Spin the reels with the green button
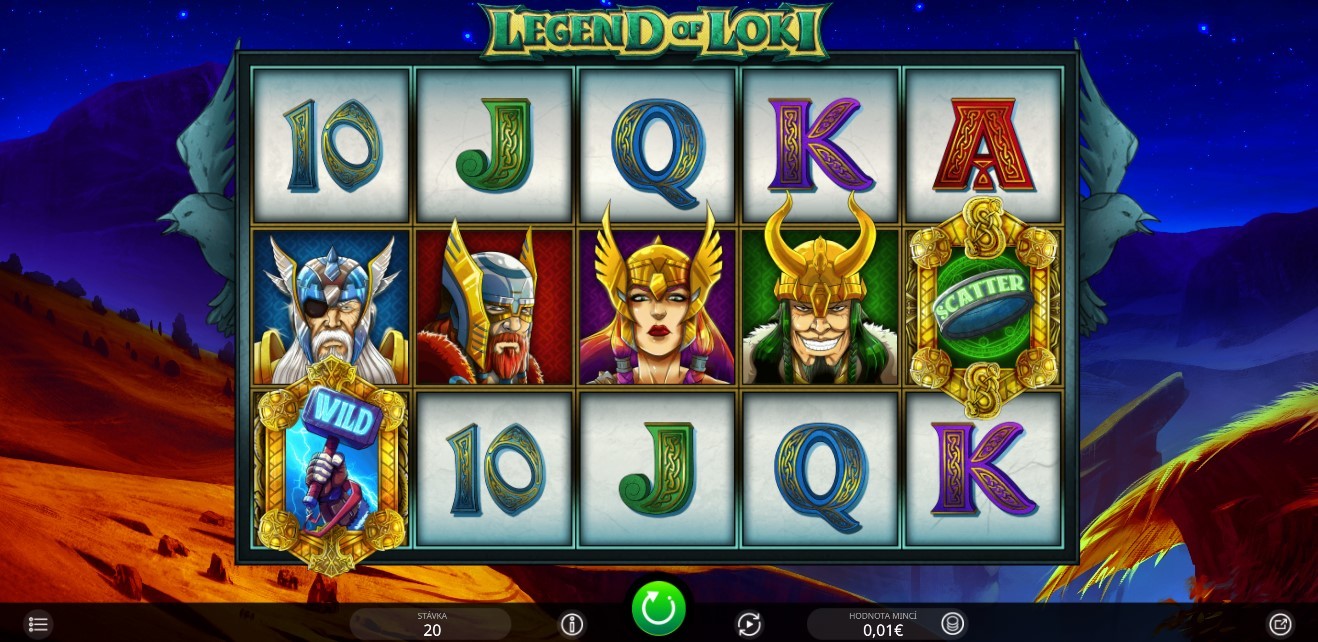Screen dimensions: 1318x642 [x=658, y=607]
